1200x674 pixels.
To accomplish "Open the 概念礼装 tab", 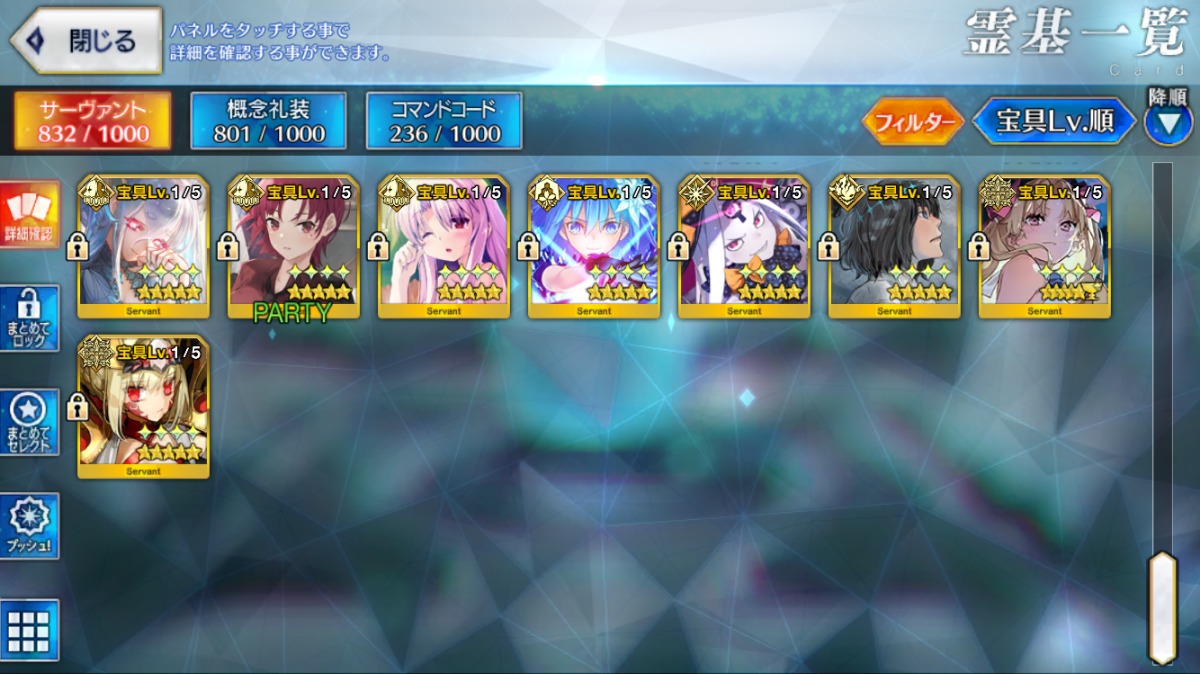I will [x=268, y=121].
